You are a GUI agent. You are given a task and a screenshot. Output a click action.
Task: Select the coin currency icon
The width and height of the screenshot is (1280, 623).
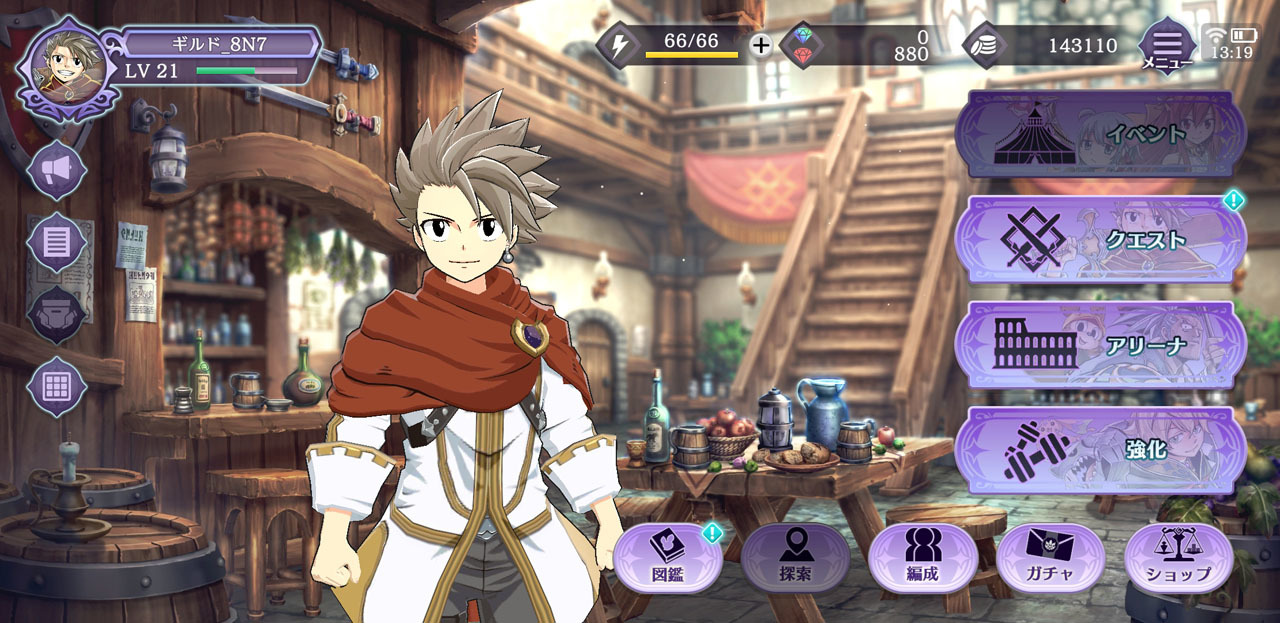pyautogui.click(x=985, y=45)
